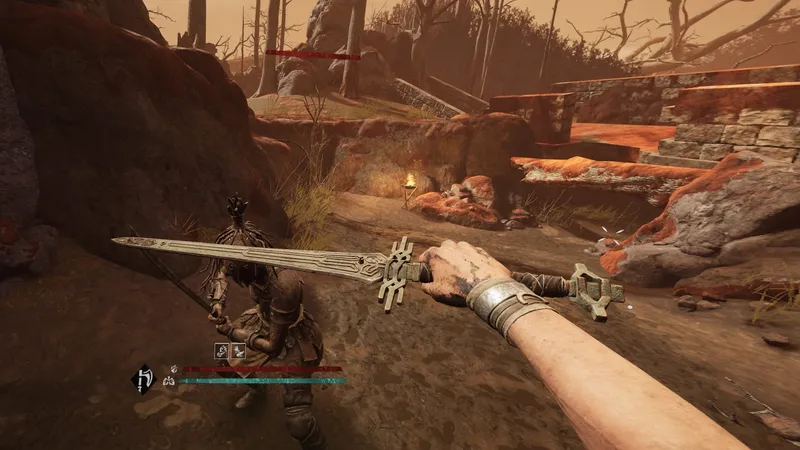Click the diamond-shaped rune emblem icon
Image resolution: width=800 pixels, height=450 pixels.
tap(143, 378)
